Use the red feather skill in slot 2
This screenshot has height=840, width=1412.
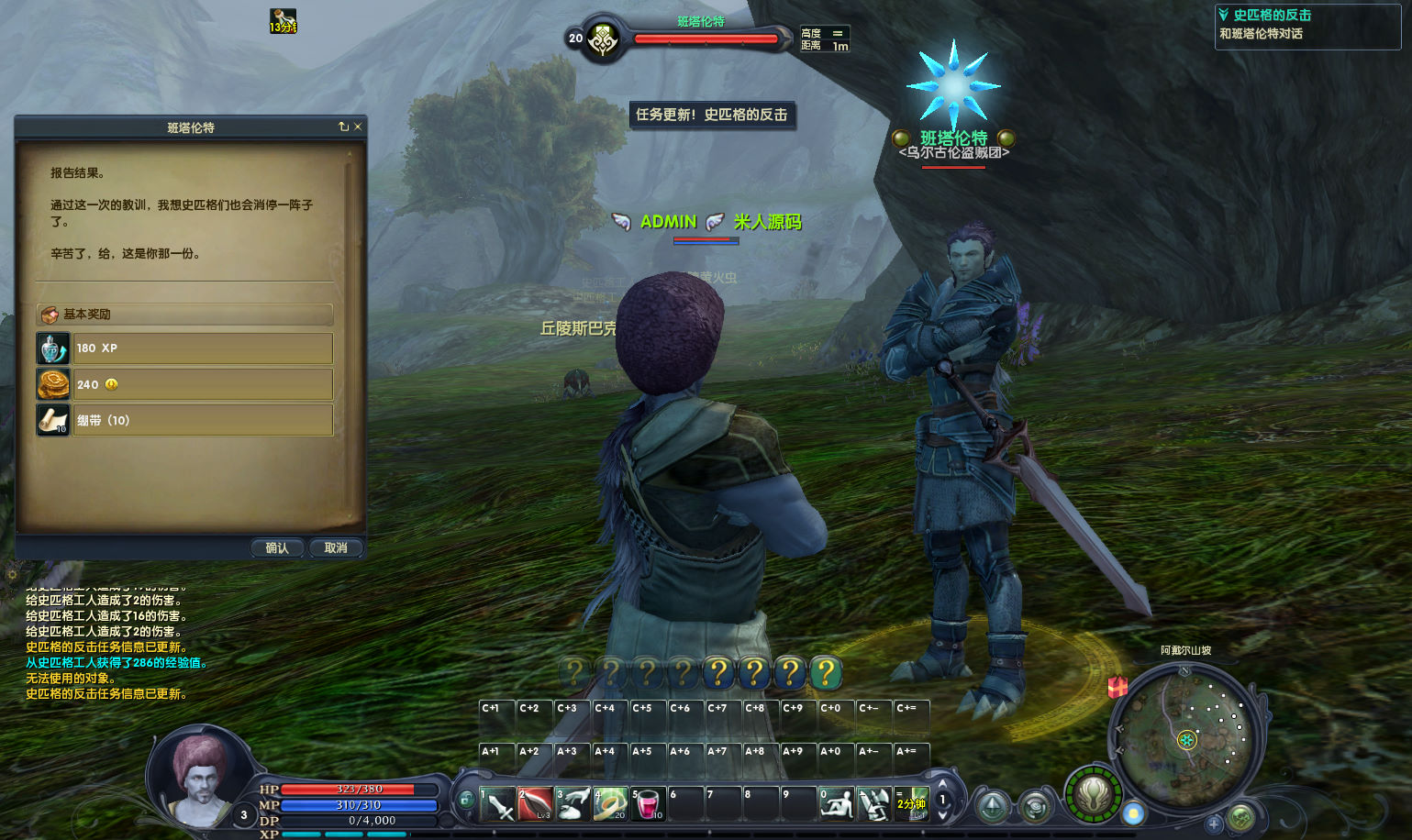click(x=535, y=804)
